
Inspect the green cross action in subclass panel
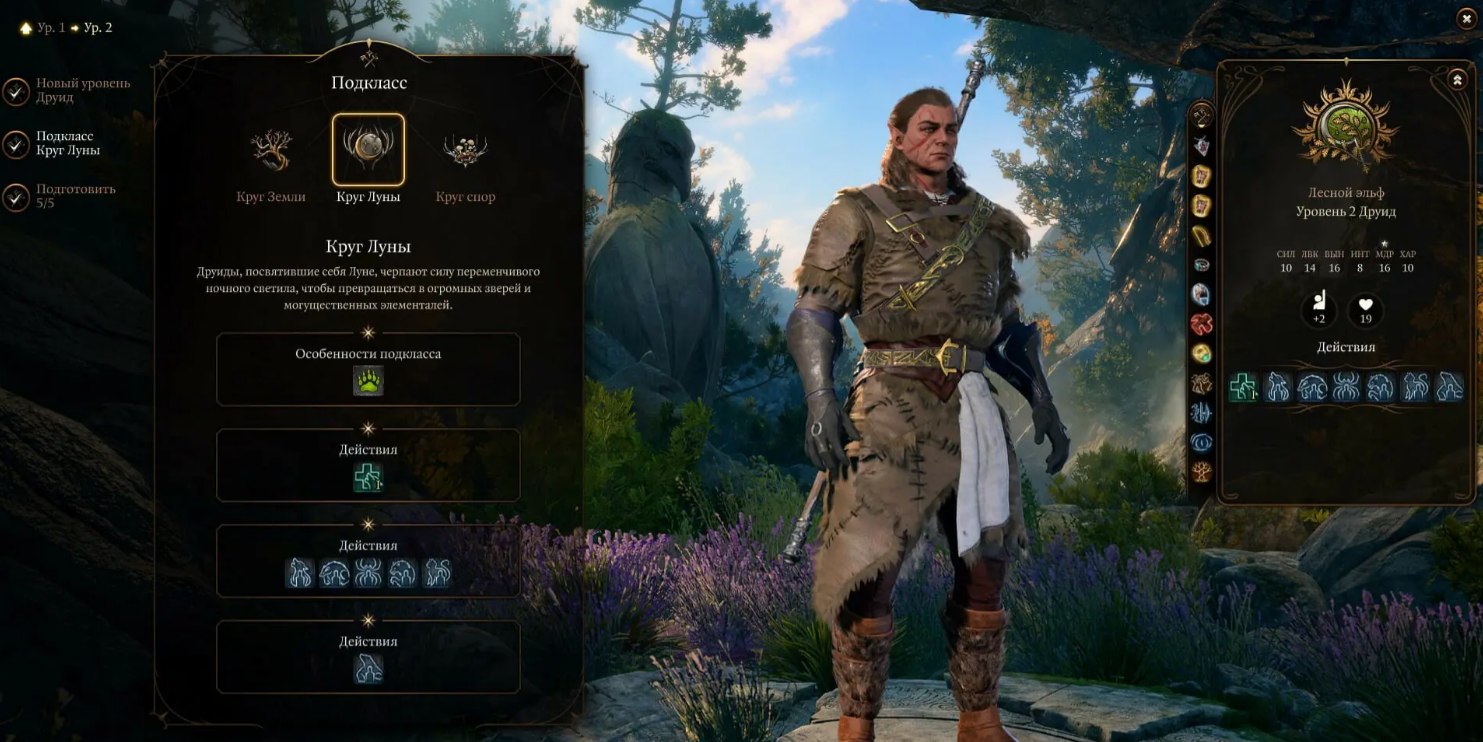click(x=368, y=478)
